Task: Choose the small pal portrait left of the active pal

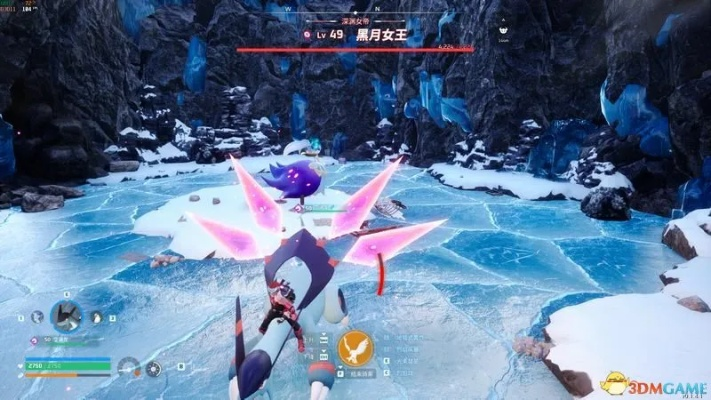Action: 37,316
